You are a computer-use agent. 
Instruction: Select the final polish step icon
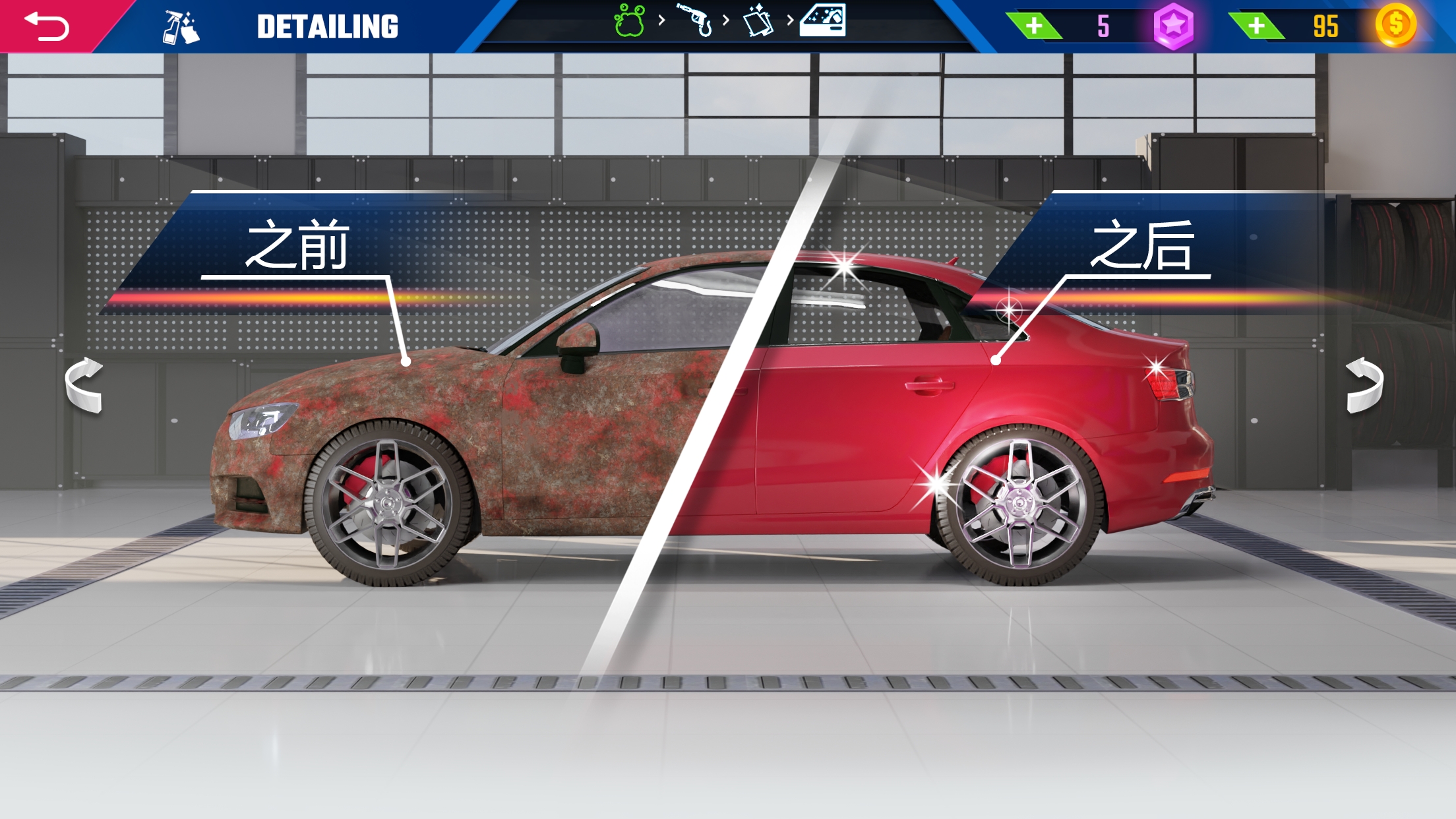(822, 20)
